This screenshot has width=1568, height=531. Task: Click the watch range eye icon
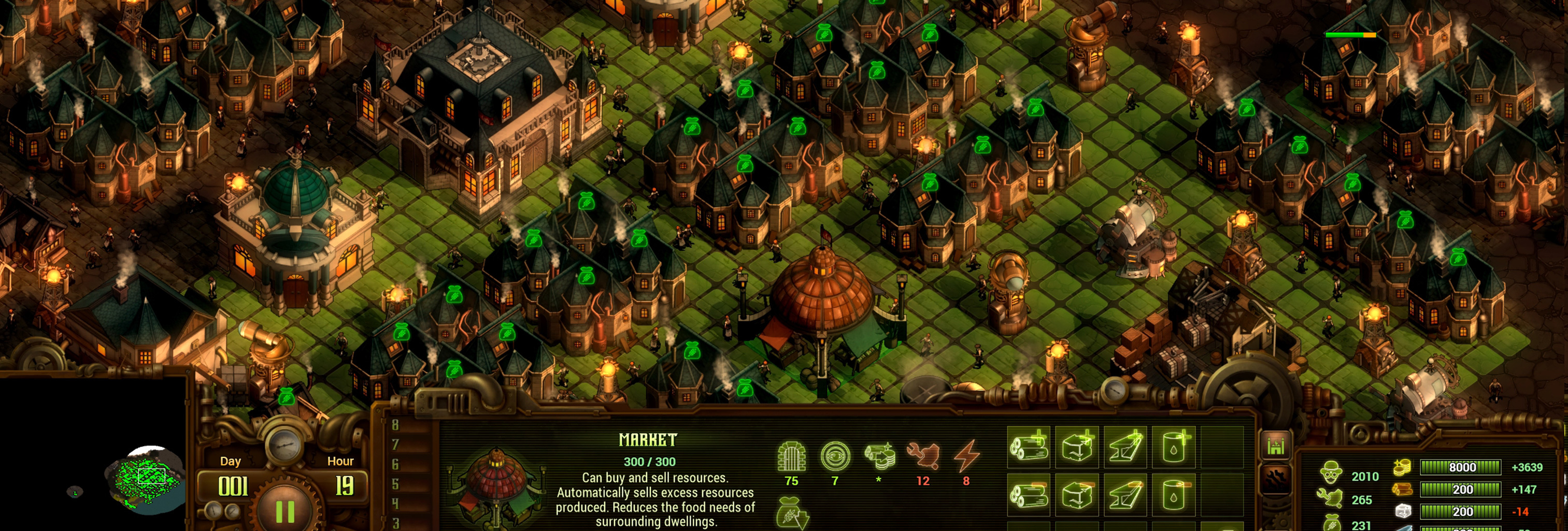click(835, 456)
